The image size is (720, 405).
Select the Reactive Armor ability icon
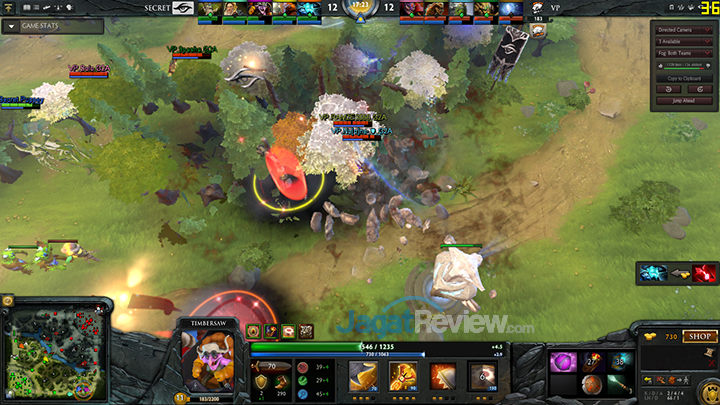[x=442, y=376]
